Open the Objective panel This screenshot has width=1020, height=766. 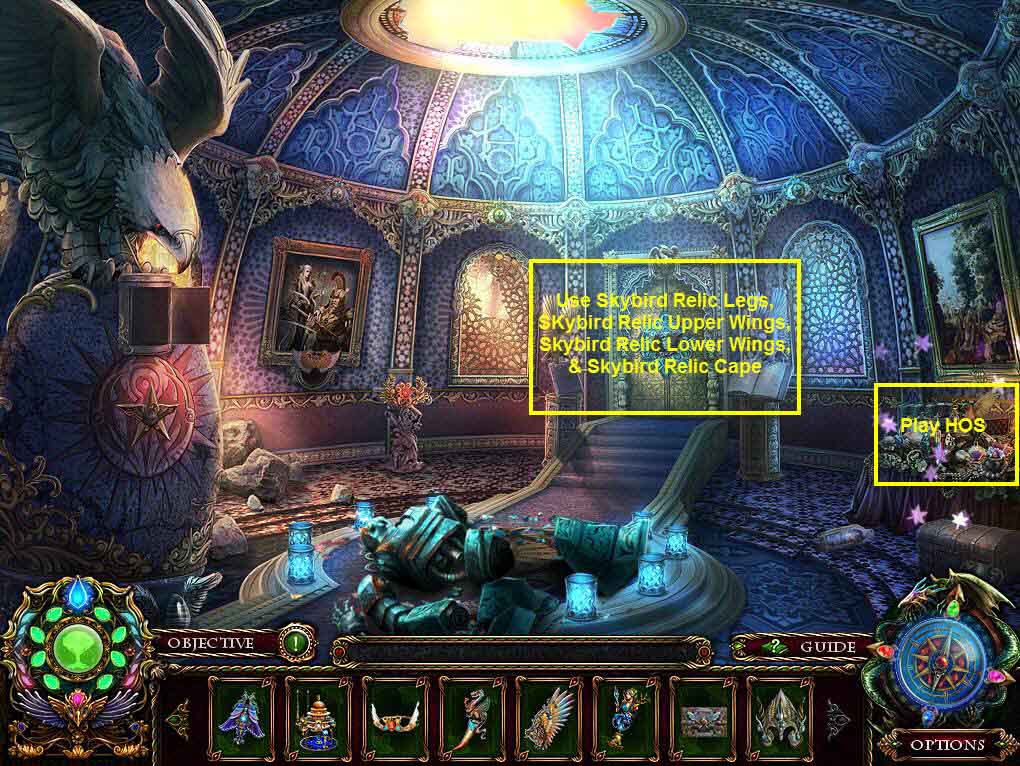point(209,643)
